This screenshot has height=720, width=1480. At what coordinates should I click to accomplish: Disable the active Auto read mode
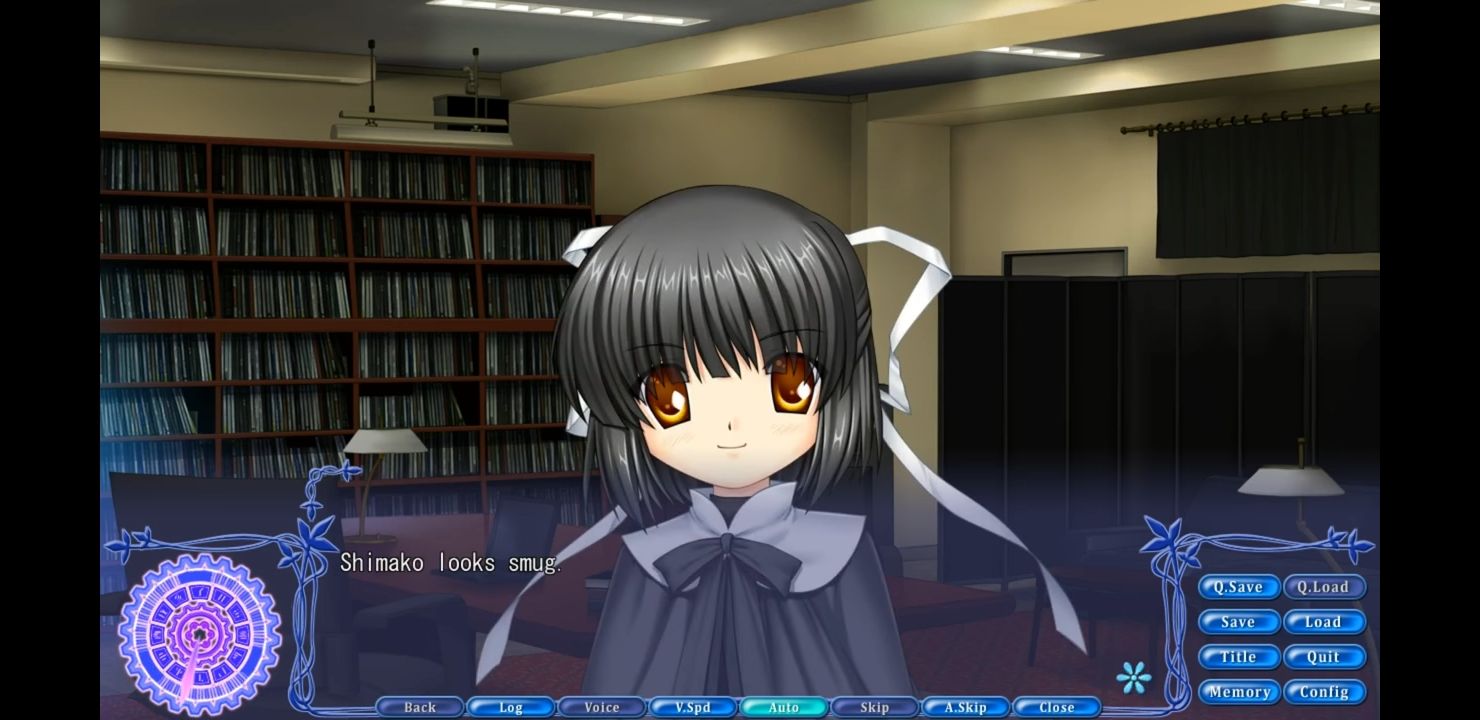coord(783,707)
